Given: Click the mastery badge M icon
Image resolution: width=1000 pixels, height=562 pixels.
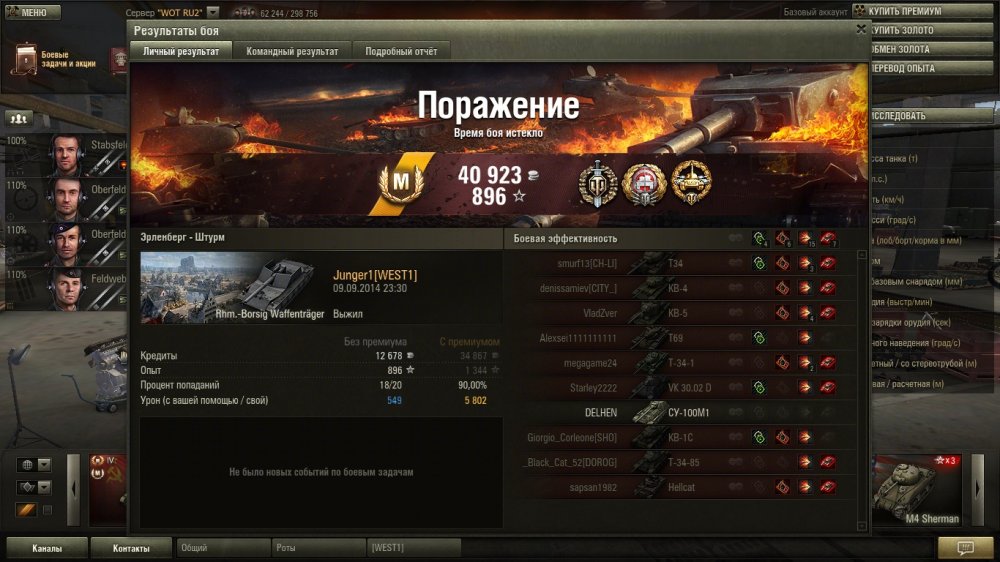Looking at the screenshot, I should [400, 183].
